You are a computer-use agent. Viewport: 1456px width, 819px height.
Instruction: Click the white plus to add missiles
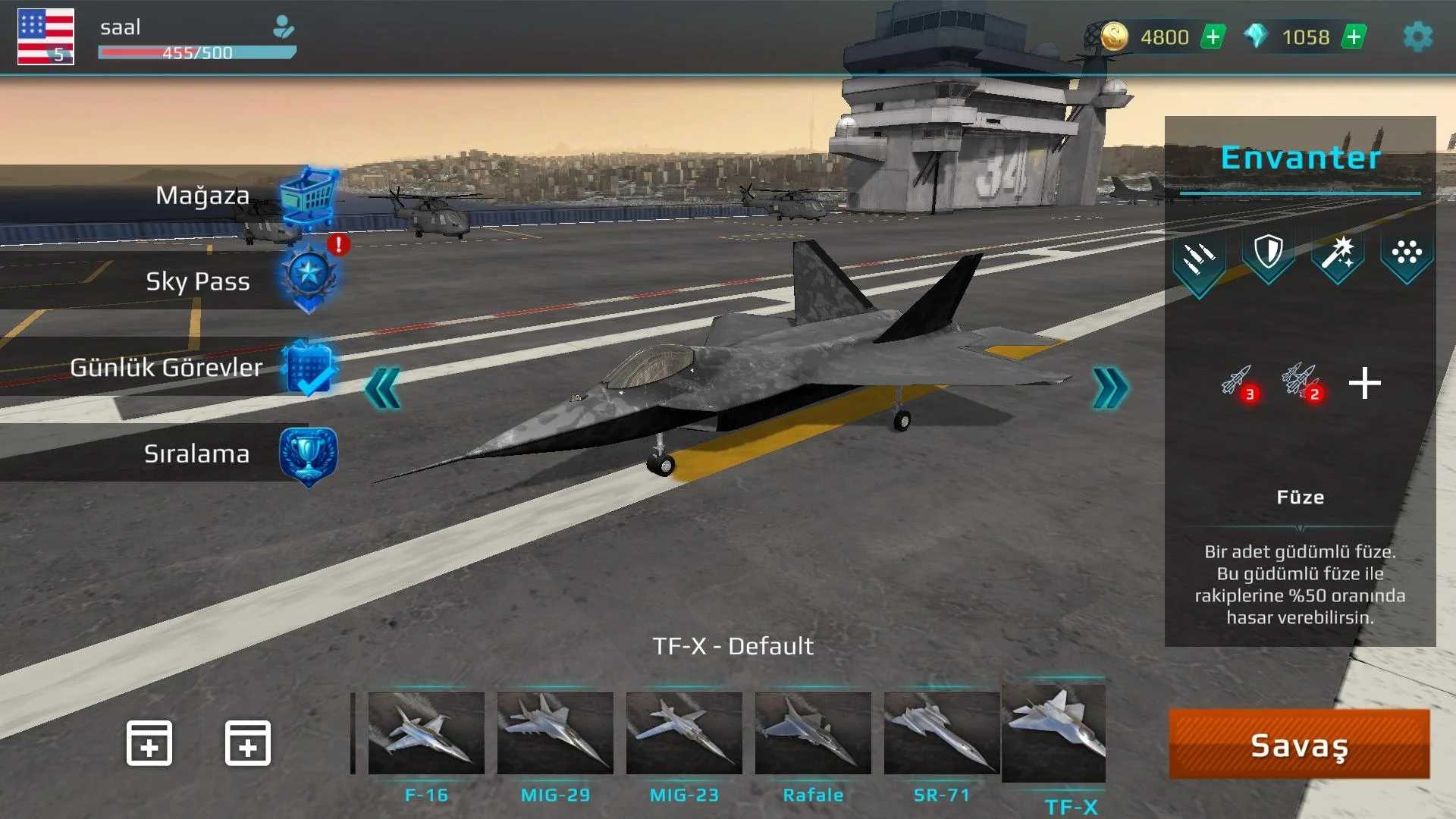pos(1365,383)
